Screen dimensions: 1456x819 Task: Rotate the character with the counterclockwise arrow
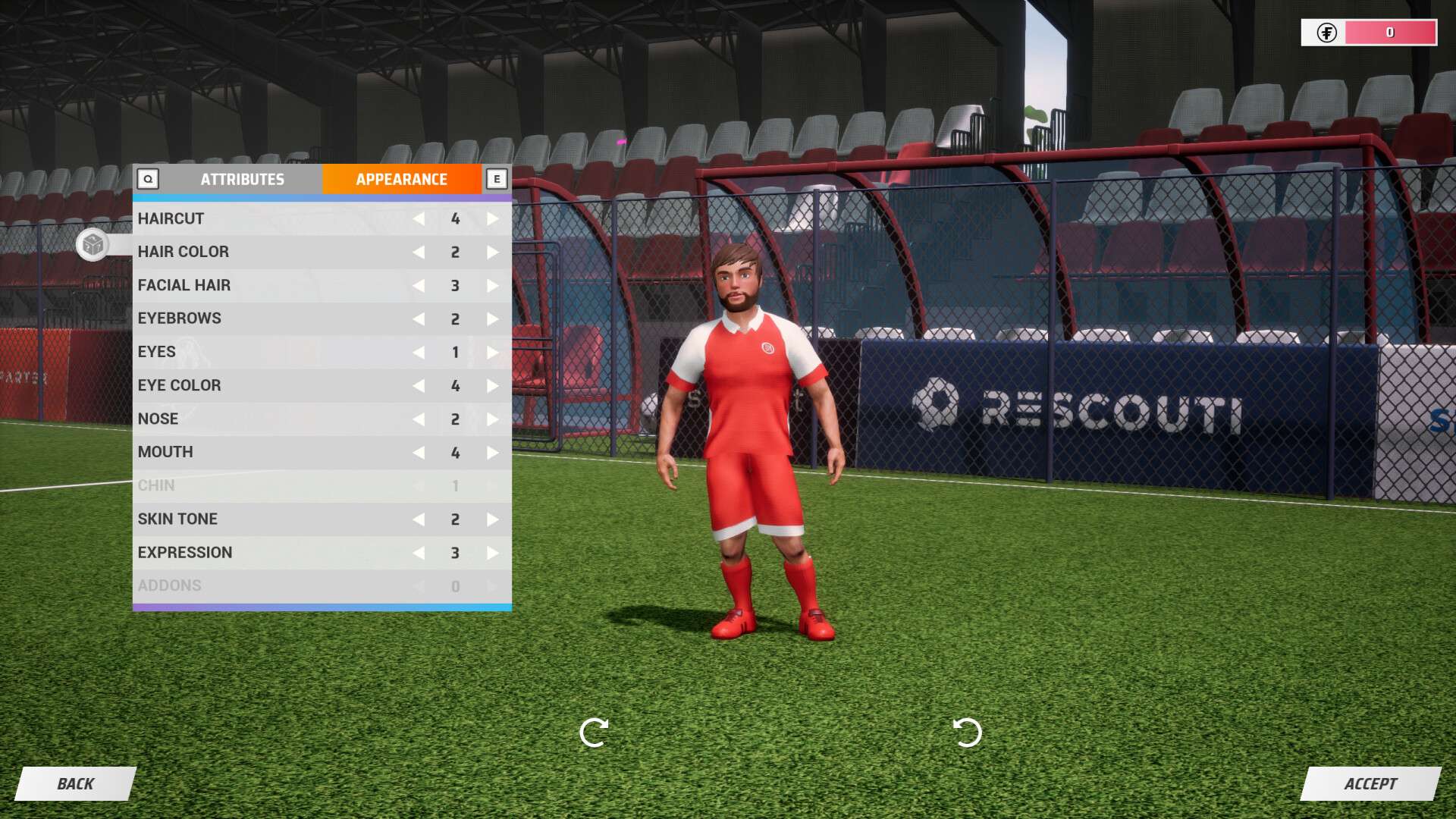967,733
